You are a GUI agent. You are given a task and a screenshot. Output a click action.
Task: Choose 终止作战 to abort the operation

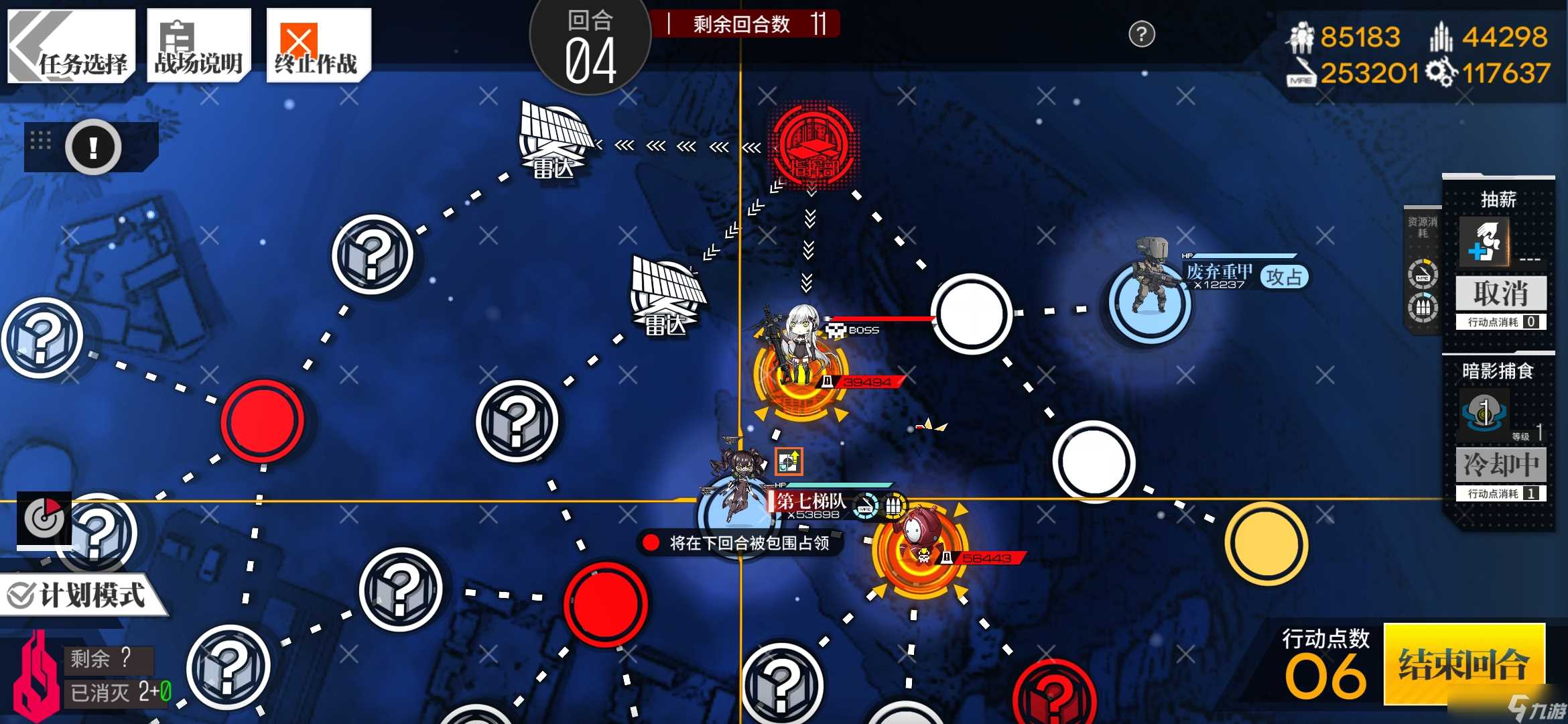tap(318, 46)
